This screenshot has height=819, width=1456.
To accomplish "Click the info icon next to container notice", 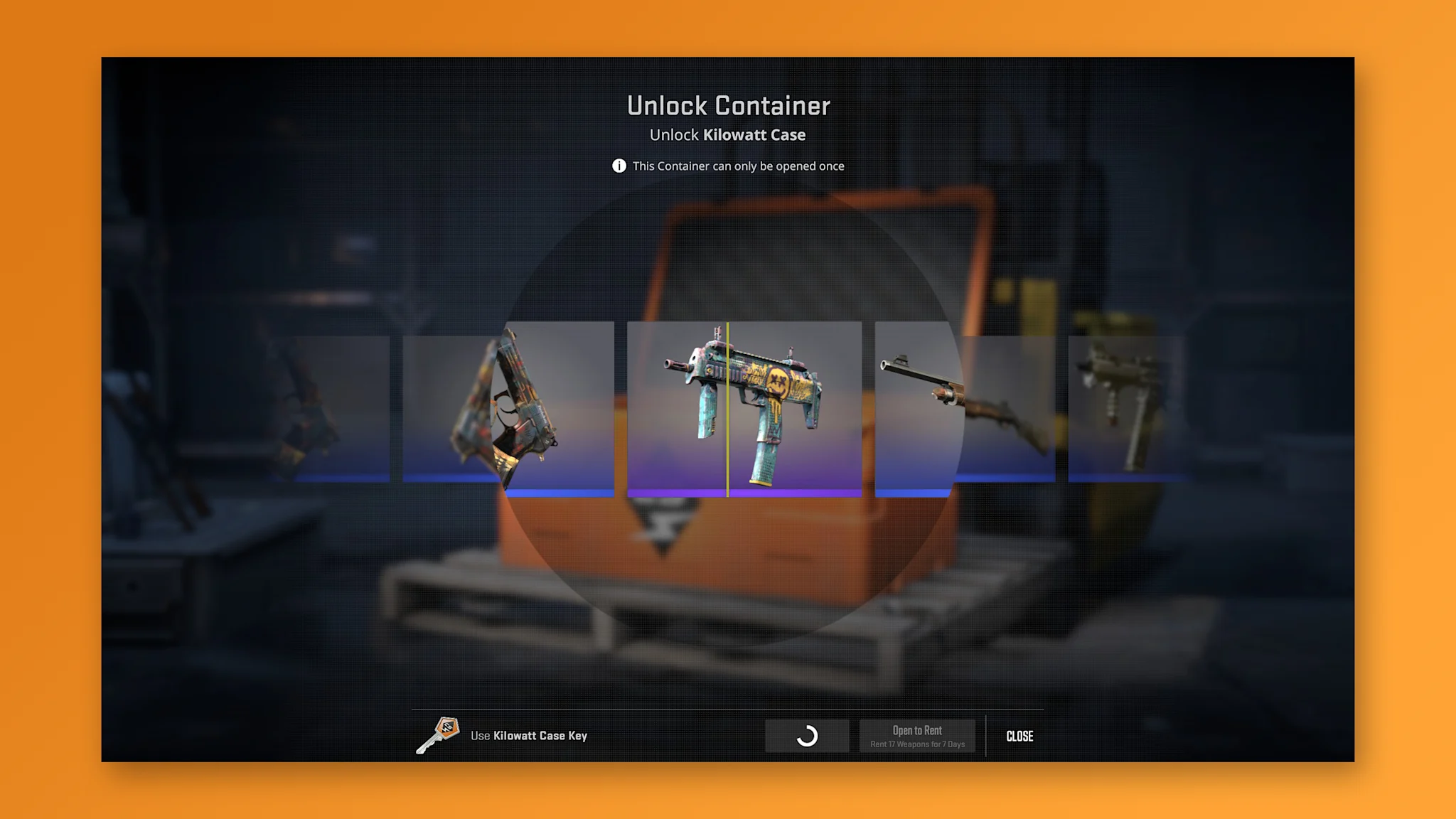I will click(619, 166).
